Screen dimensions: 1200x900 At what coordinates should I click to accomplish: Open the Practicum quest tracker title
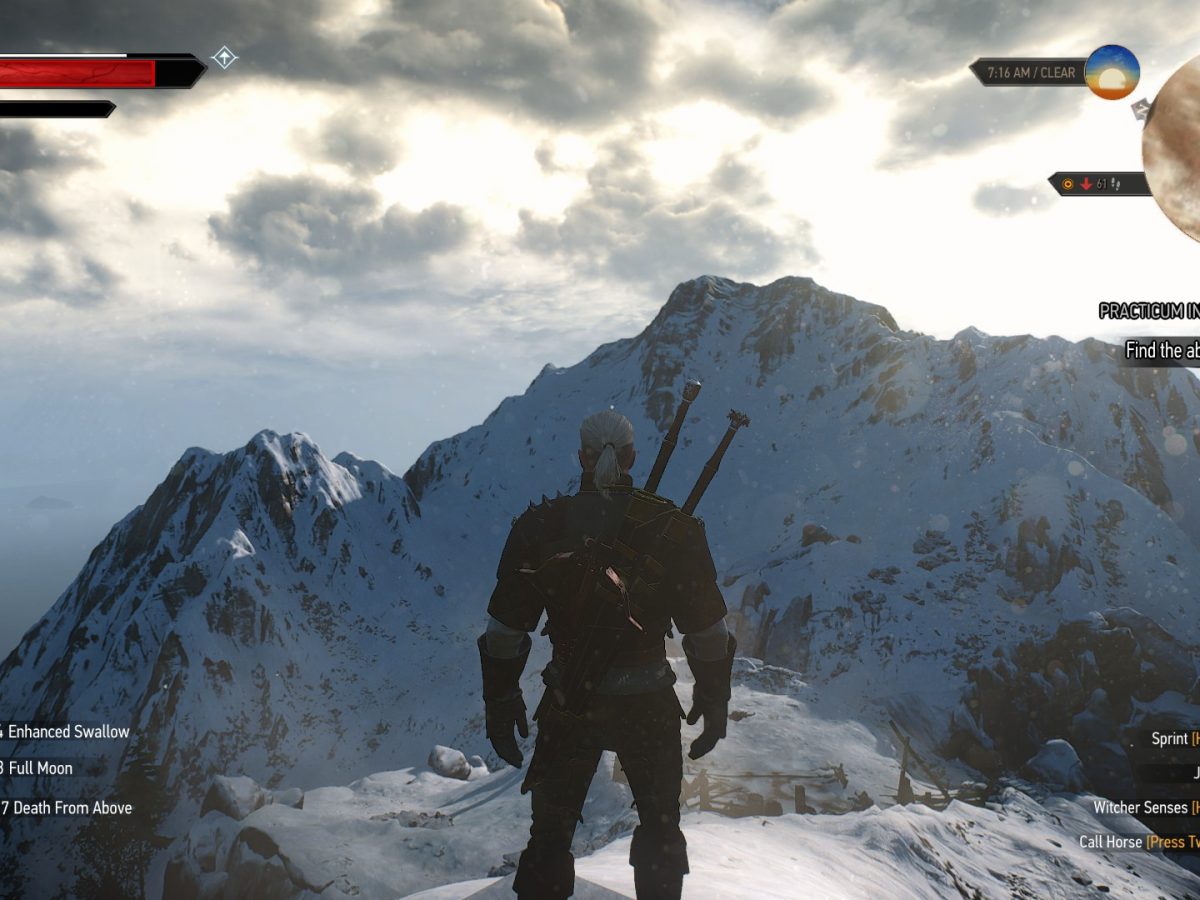coord(1149,311)
